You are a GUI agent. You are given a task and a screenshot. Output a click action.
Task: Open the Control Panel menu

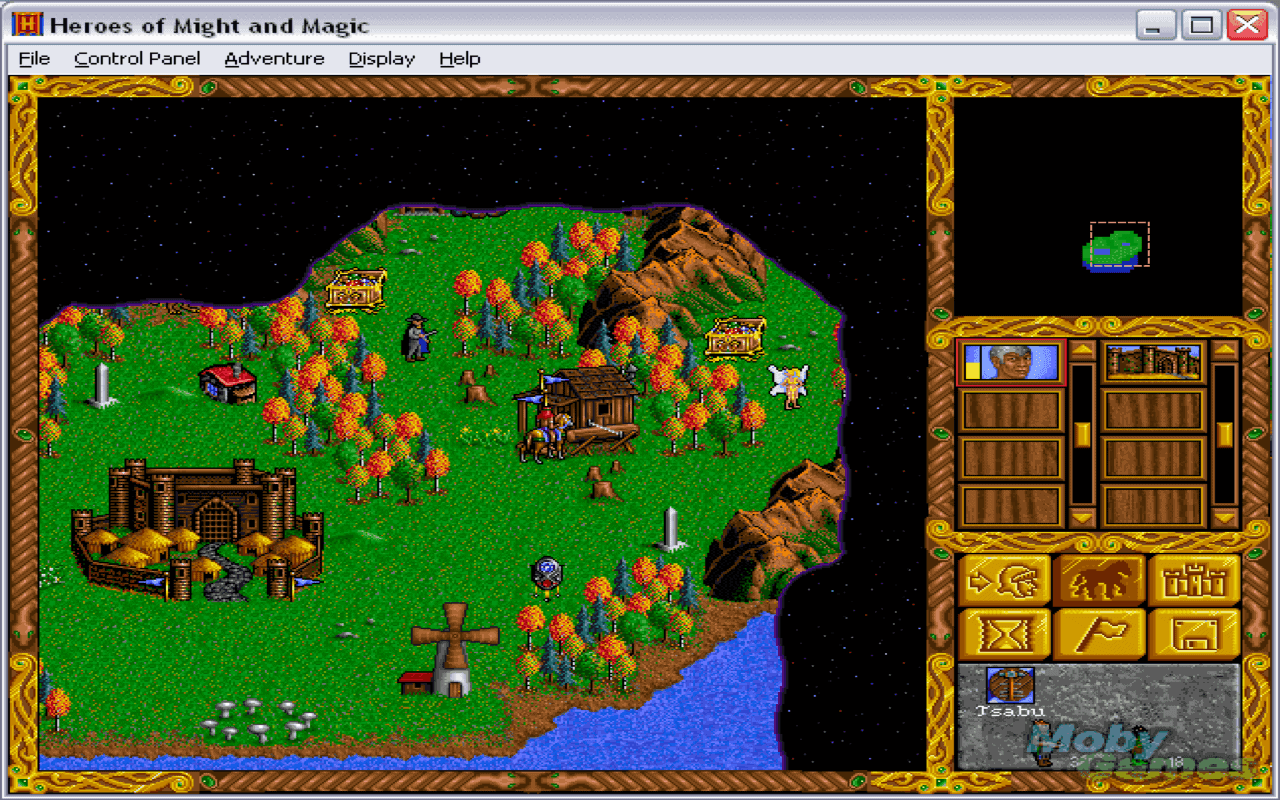136,58
